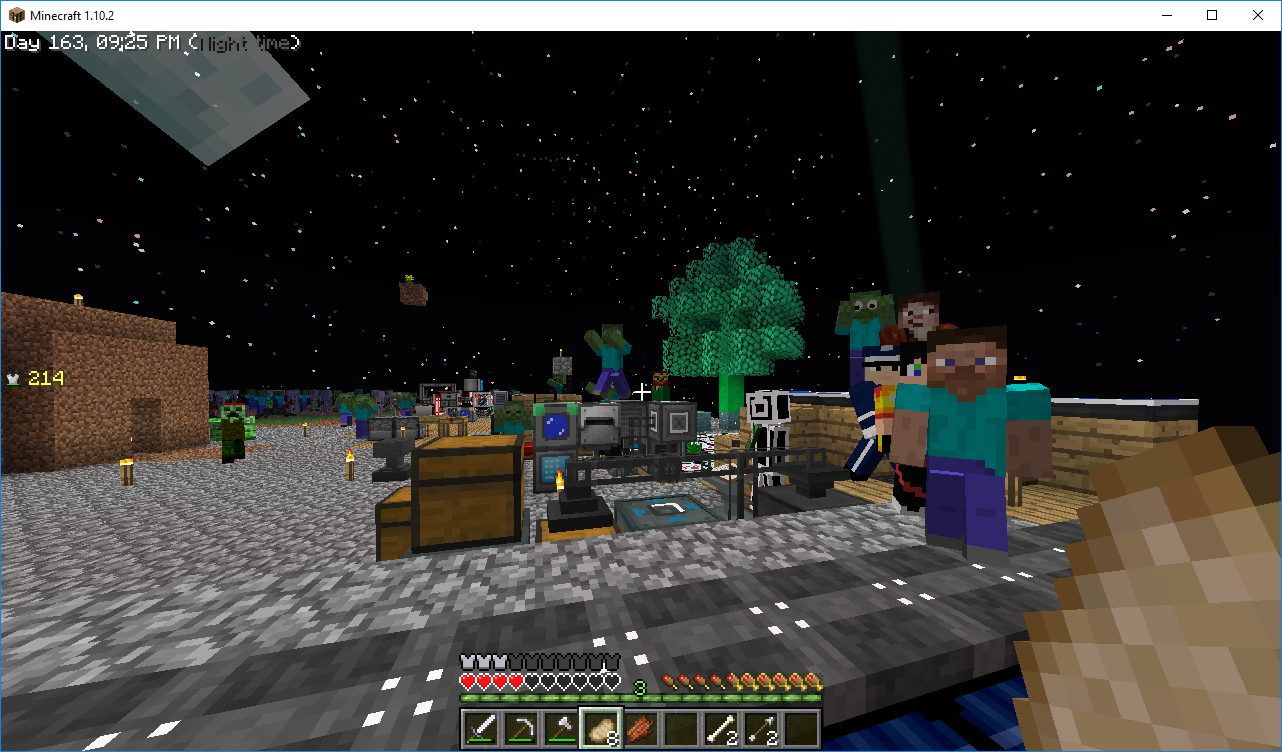The width and height of the screenshot is (1282, 752).
Task: Select the bread stack hotbar slot
Action: click(601, 728)
